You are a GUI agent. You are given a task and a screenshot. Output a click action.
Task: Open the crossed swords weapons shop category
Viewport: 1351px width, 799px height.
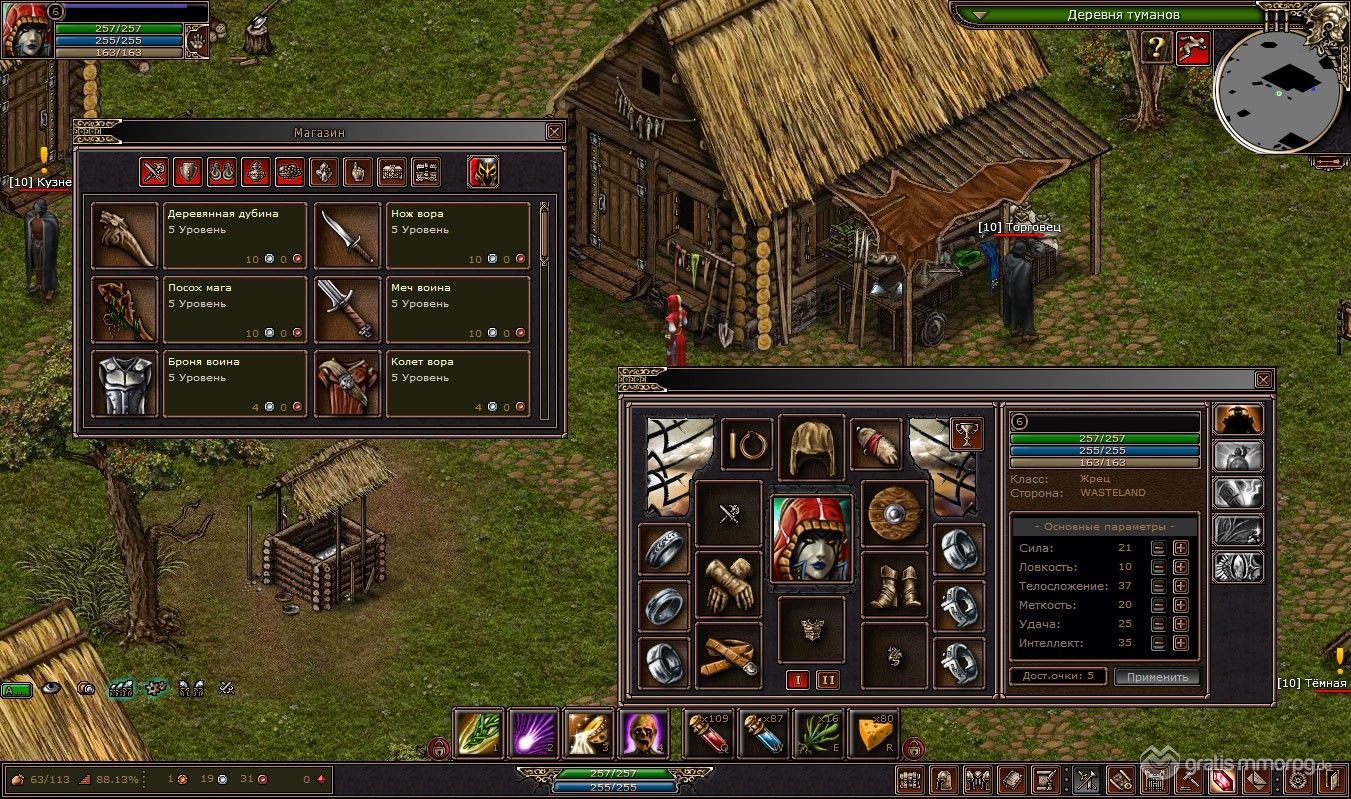(153, 173)
